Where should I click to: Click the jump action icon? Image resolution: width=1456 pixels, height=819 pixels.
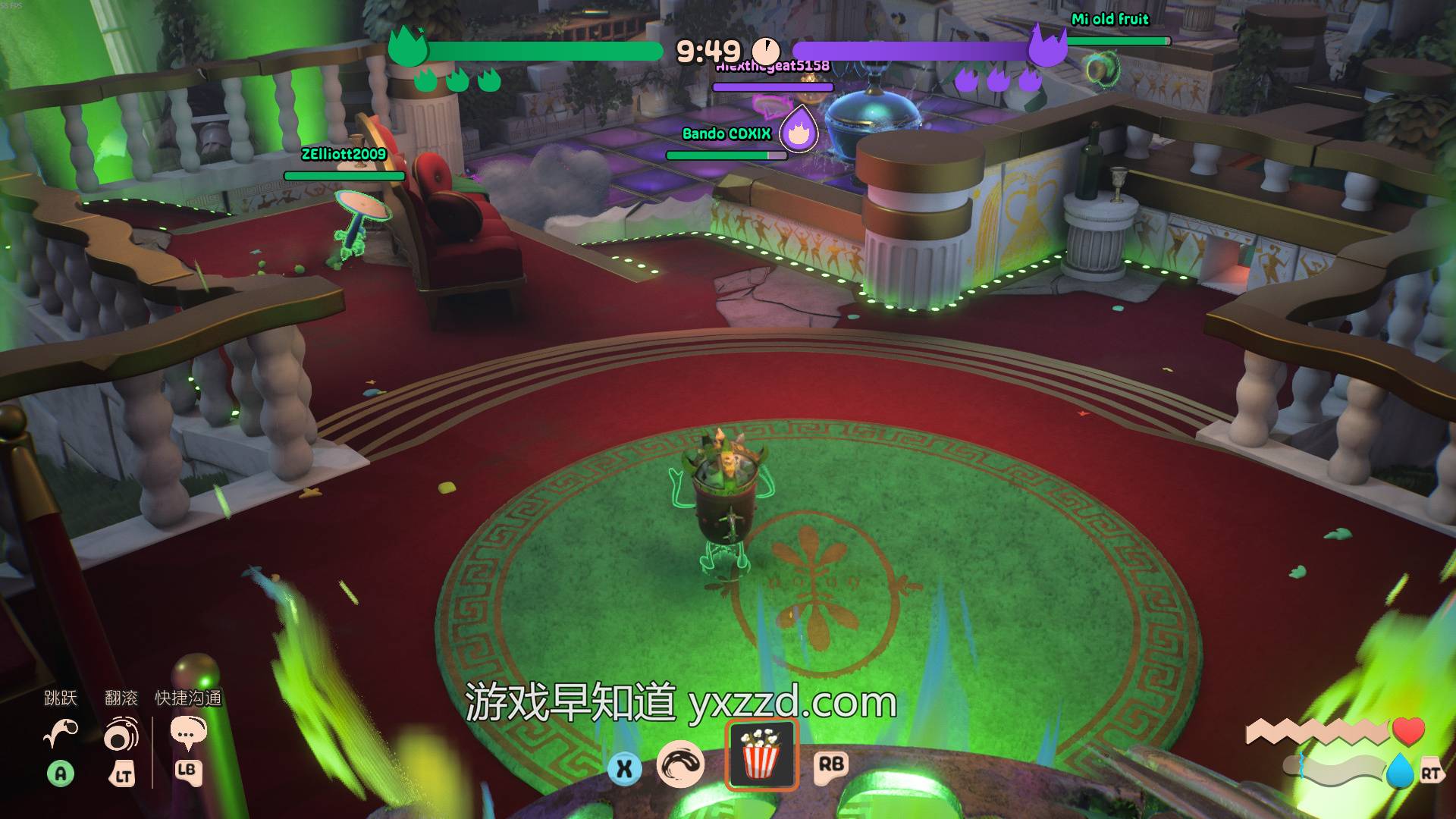[x=61, y=733]
